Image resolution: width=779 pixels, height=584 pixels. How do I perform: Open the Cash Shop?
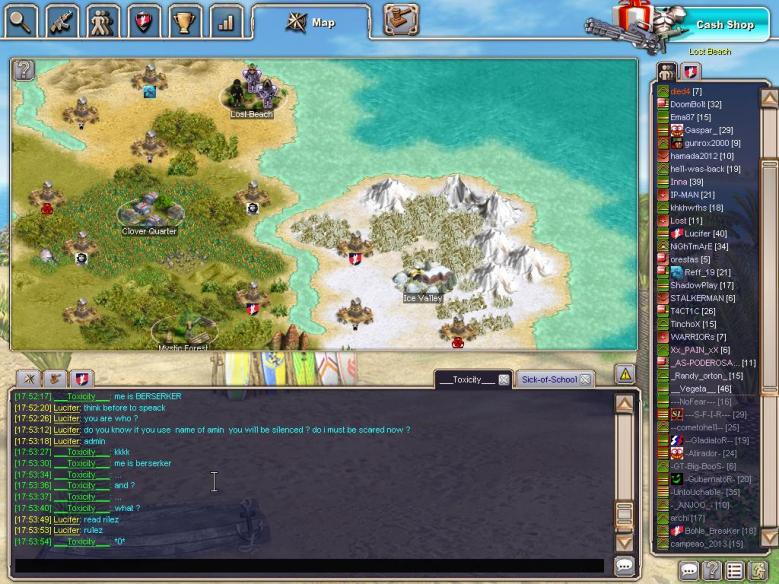723,24
